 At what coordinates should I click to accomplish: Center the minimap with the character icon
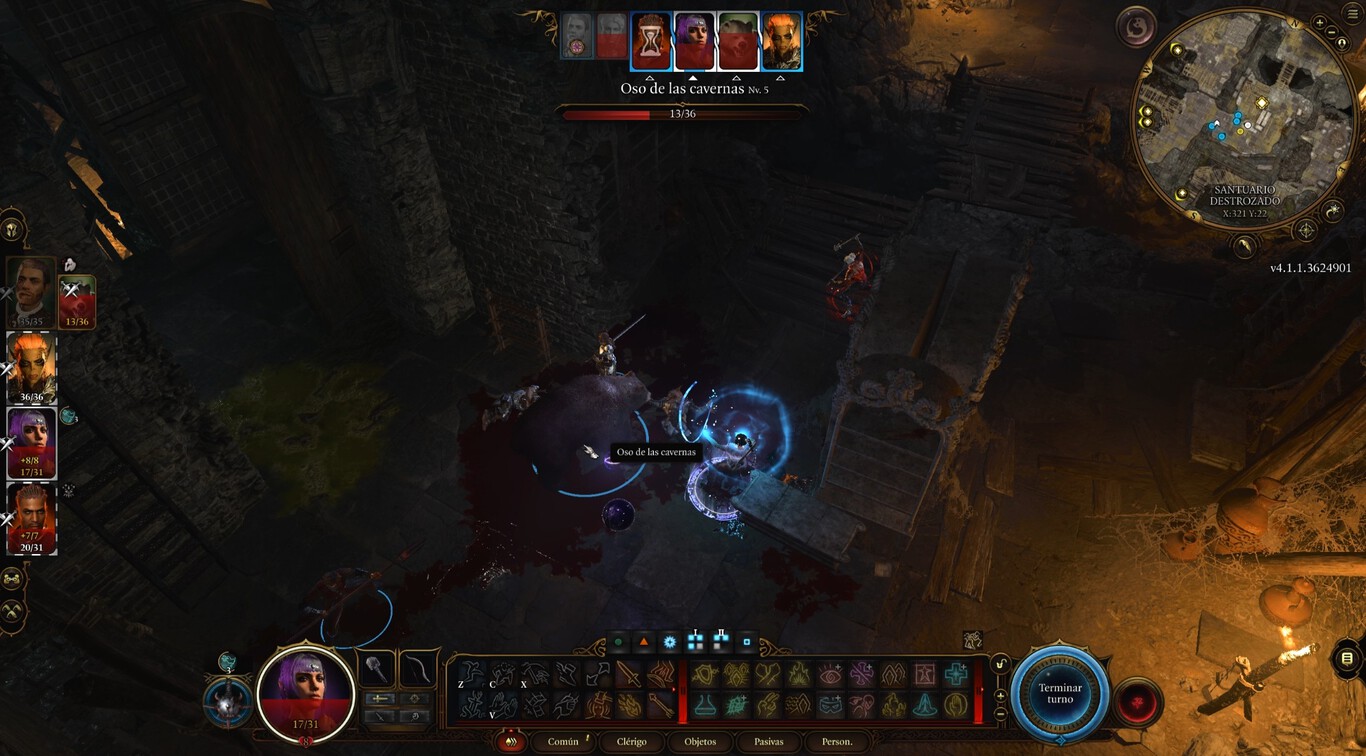click(1343, 43)
